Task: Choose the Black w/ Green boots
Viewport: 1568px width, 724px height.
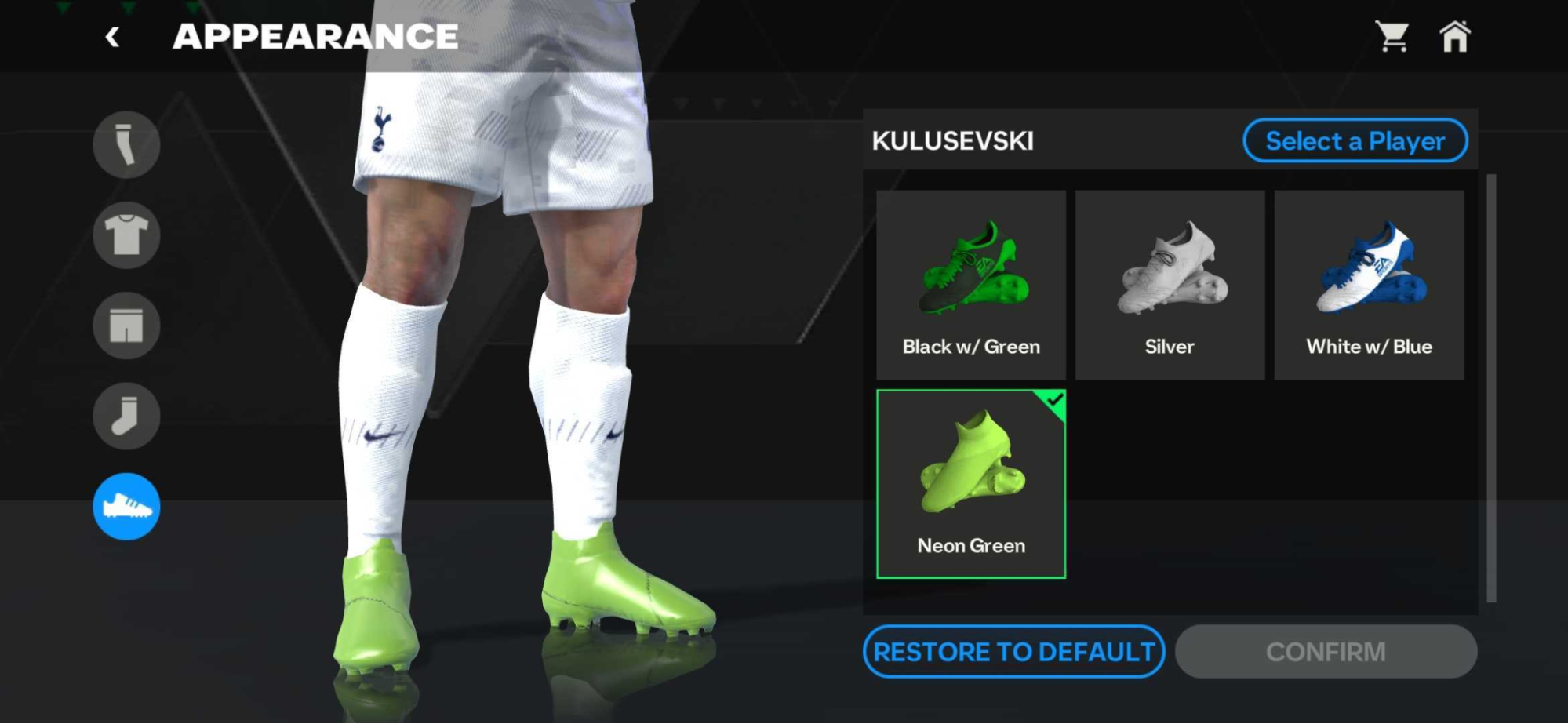Action: 971,285
